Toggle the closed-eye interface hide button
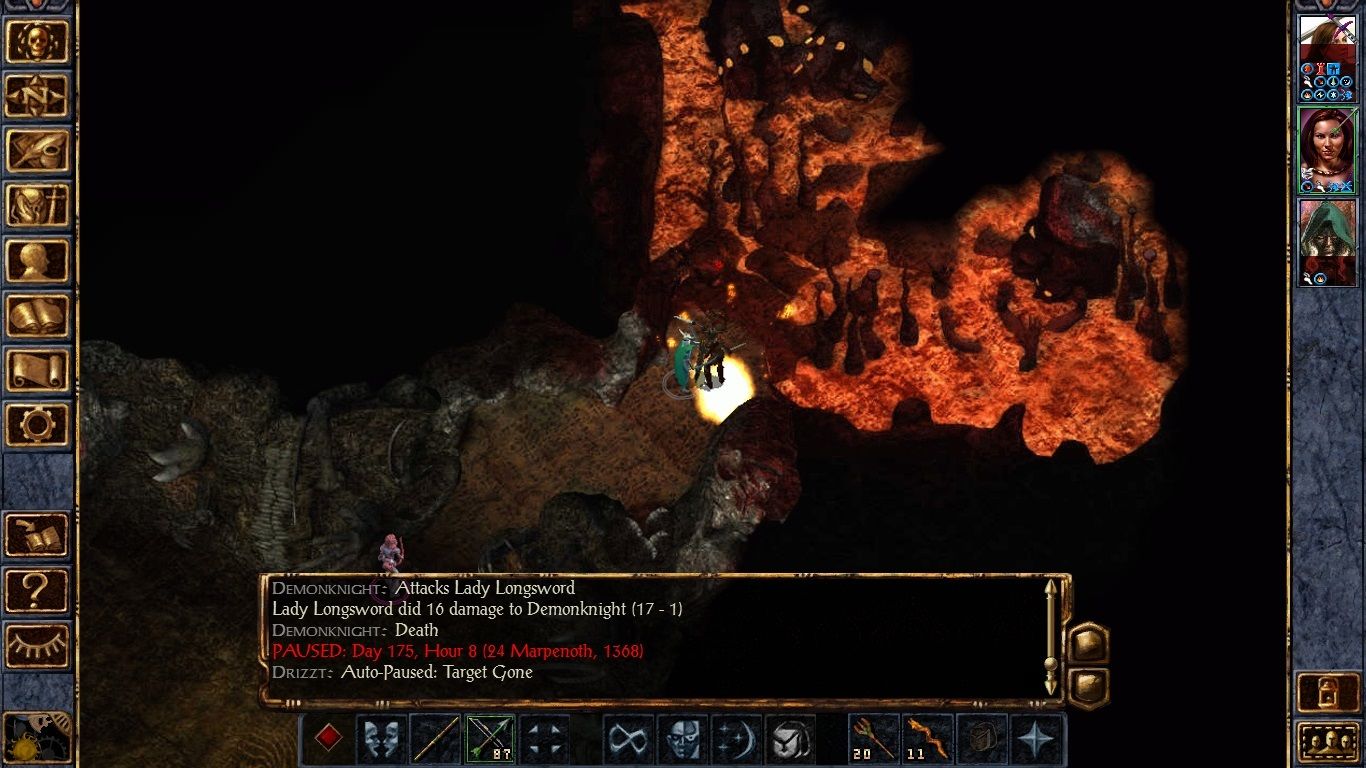Screen dimensions: 1366x768 point(37,645)
